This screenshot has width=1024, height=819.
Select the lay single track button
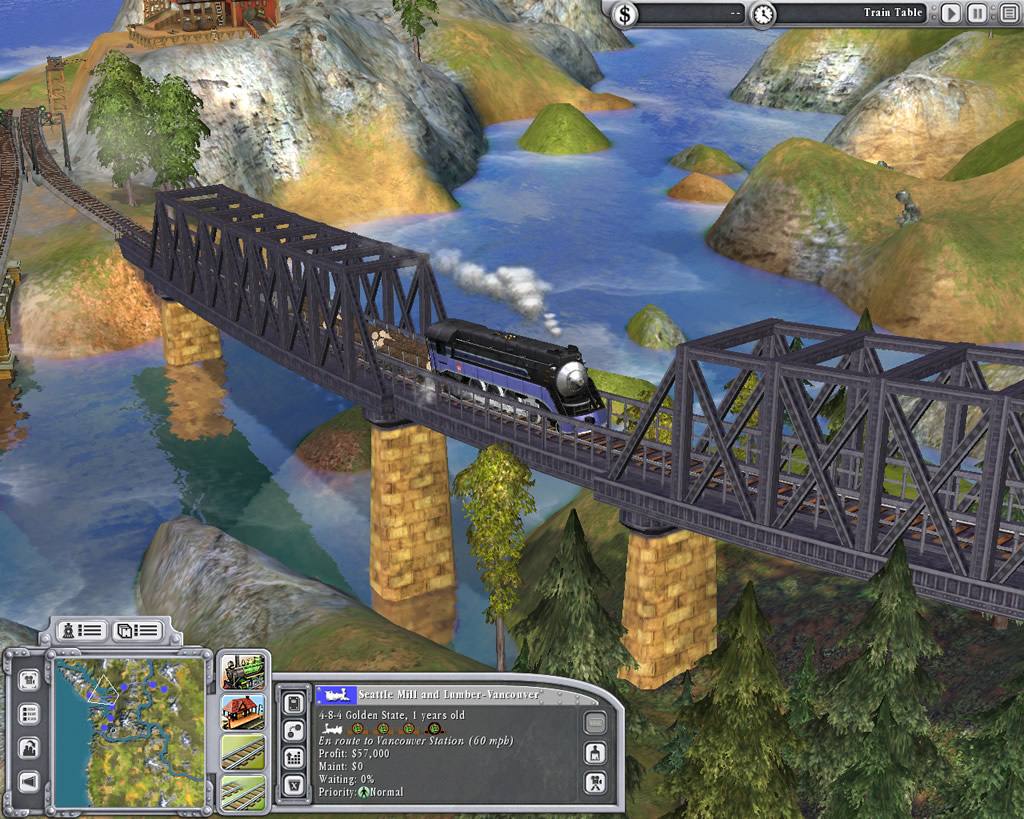[x=243, y=752]
